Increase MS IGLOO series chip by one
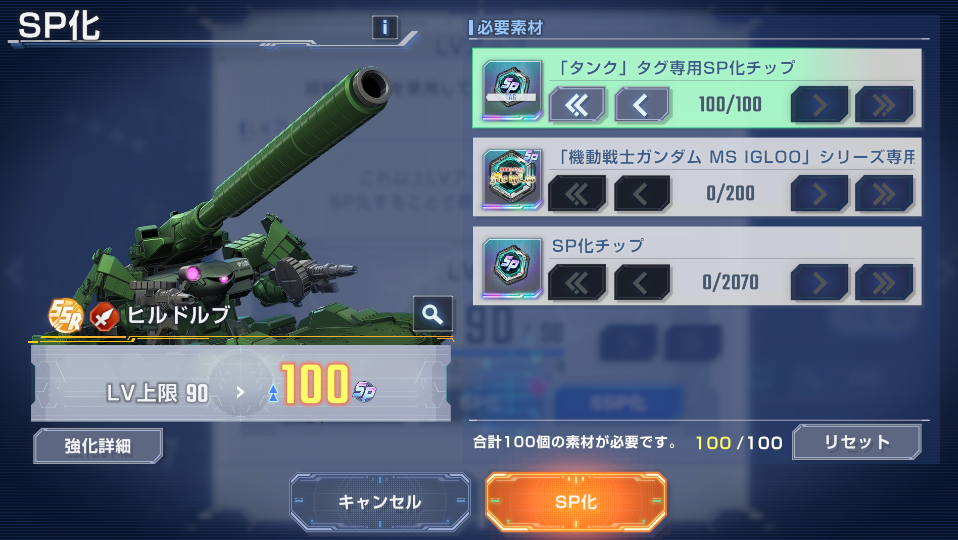This screenshot has height=540, width=958. click(819, 193)
